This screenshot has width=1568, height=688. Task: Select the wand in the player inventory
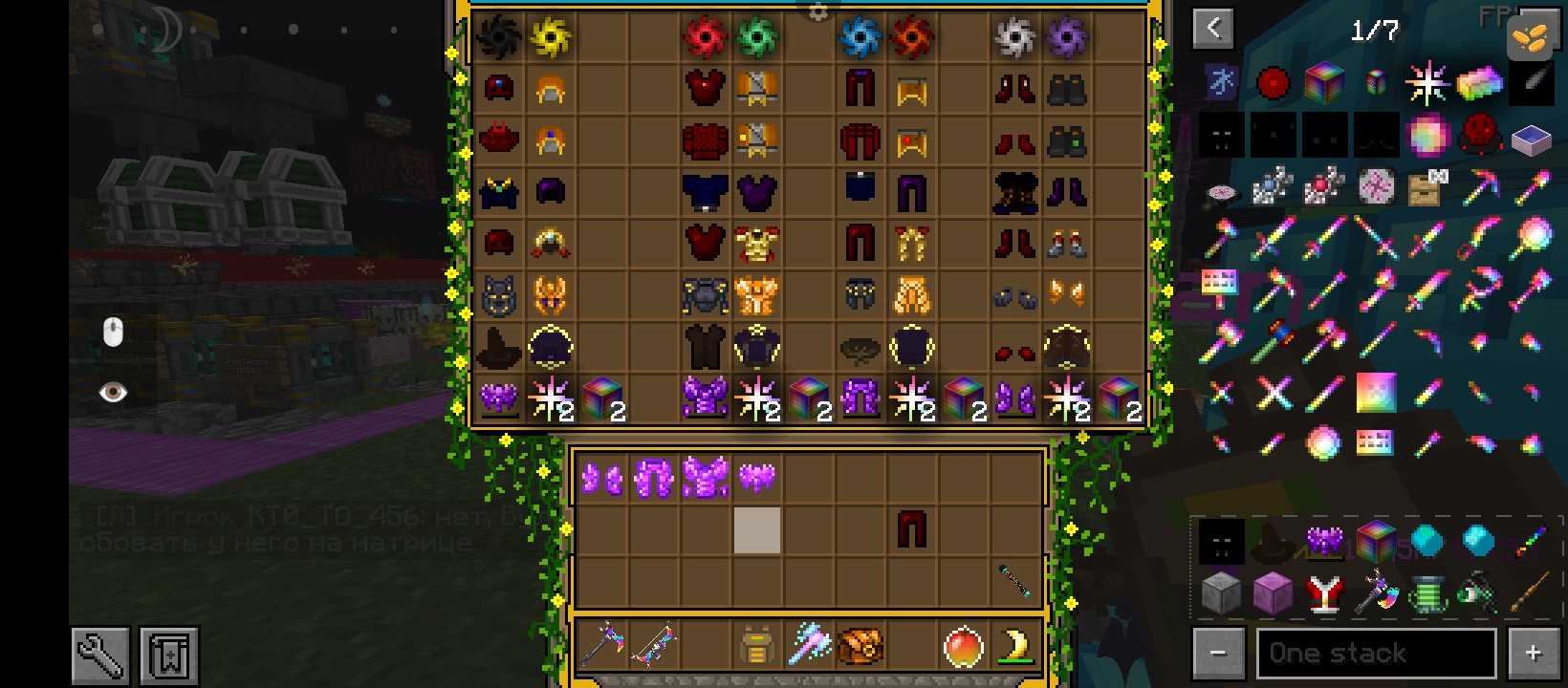(x=1014, y=581)
